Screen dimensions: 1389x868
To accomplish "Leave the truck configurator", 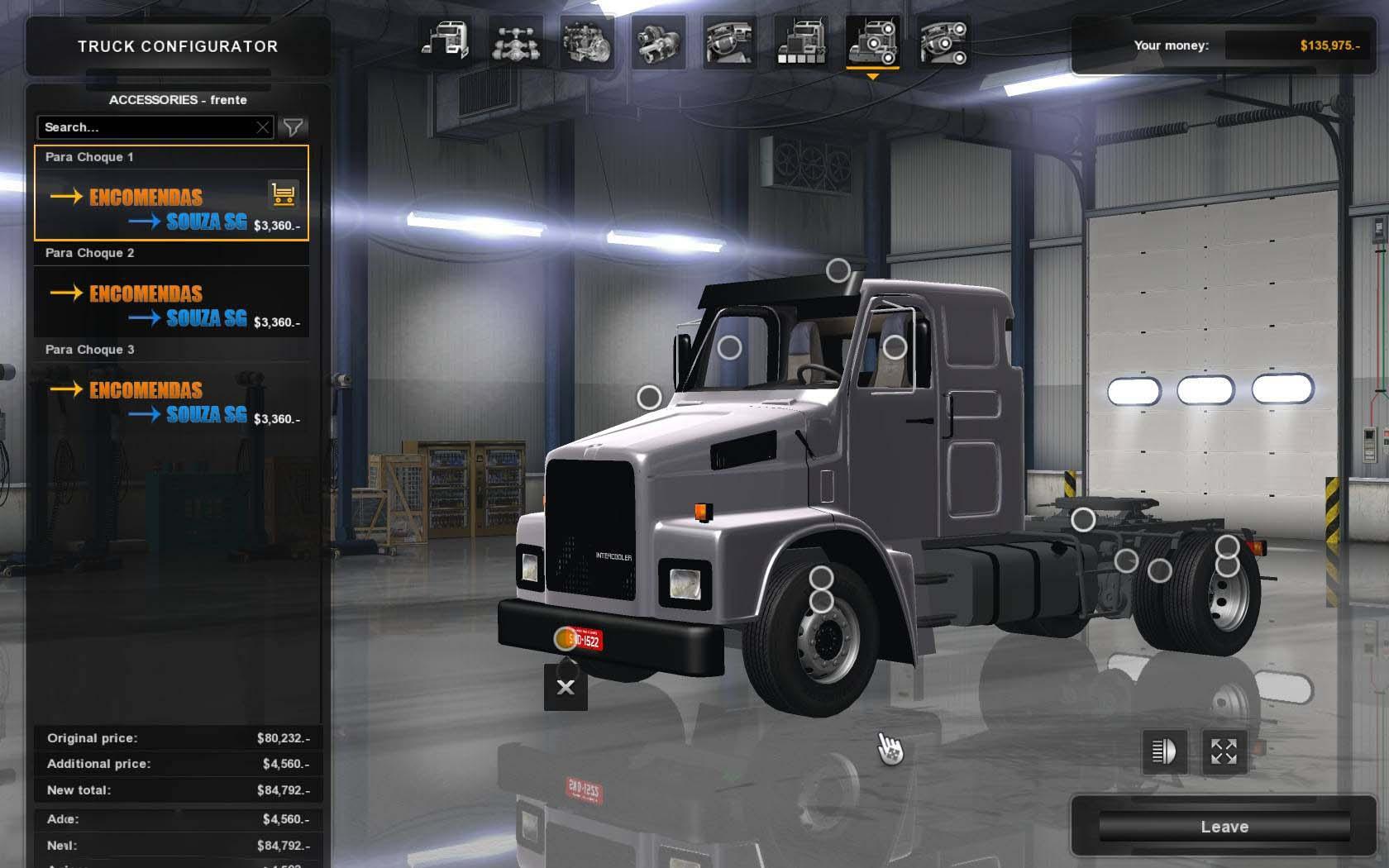I will point(1224,827).
